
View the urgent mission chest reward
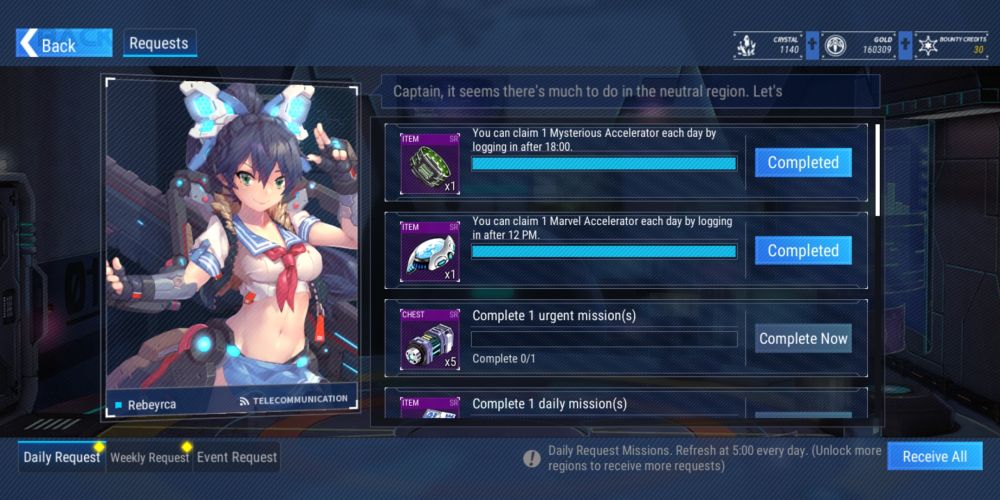(x=430, y=339)
